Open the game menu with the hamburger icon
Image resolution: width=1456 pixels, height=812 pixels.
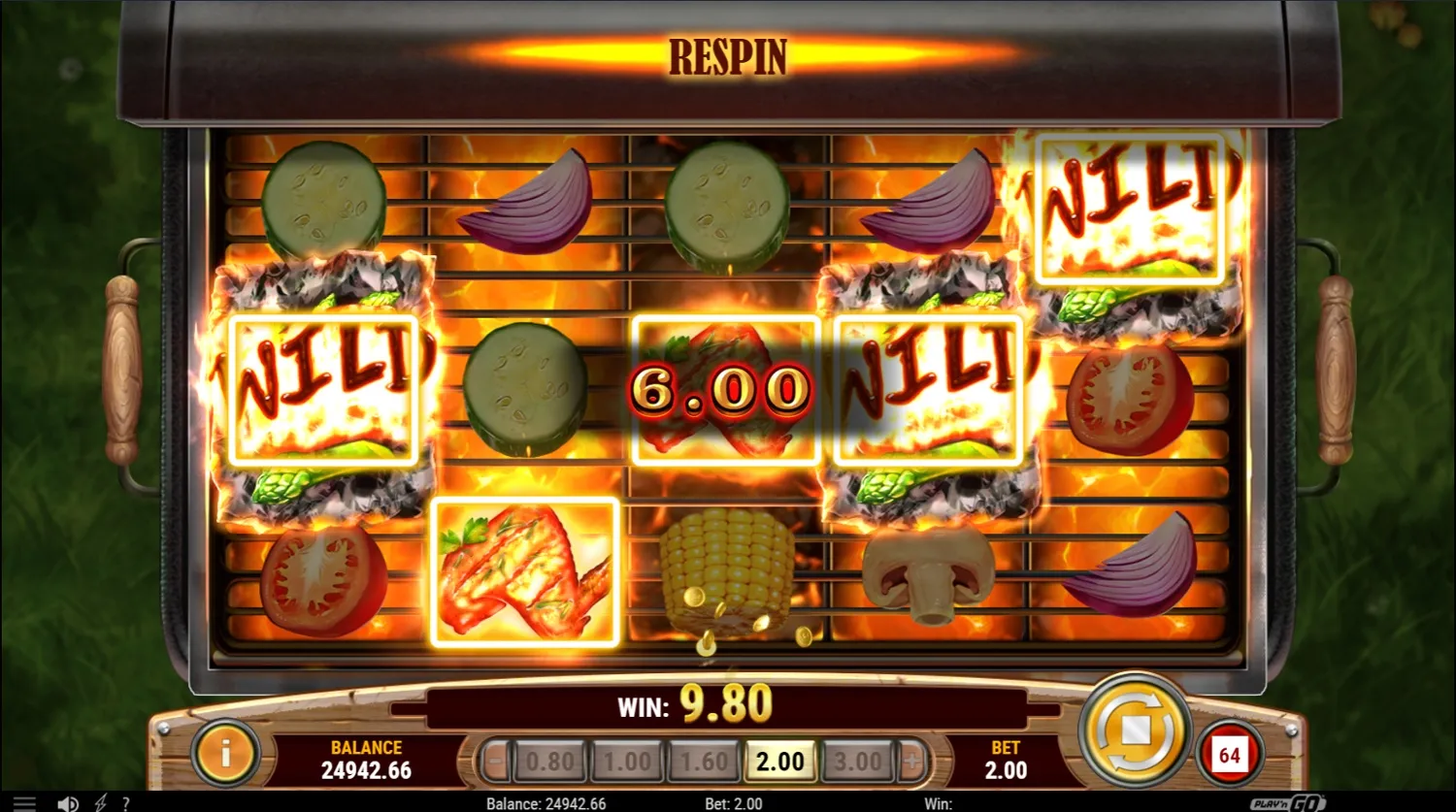click(x=26, y=803)
